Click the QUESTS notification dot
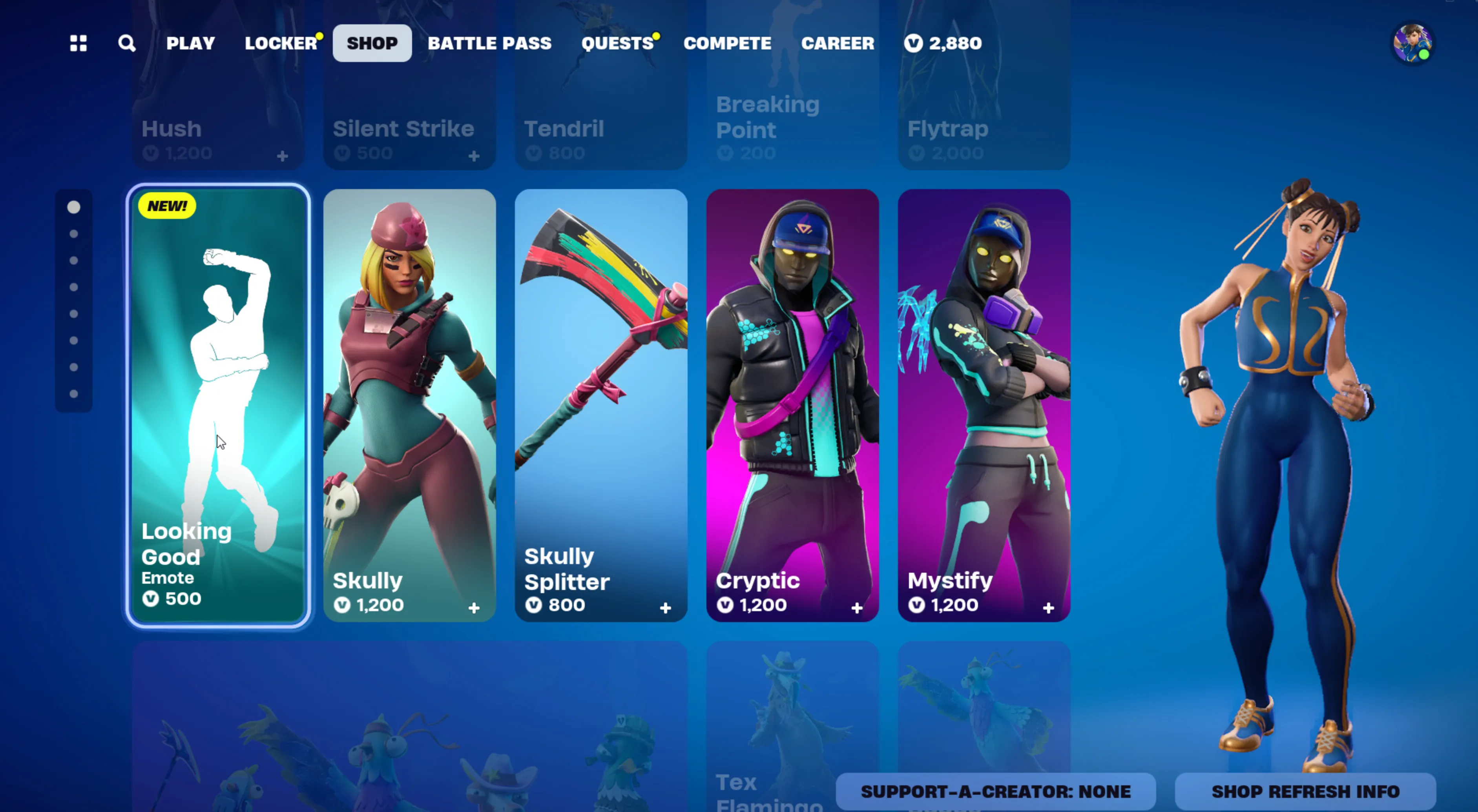This screenshot has height=812, width=1478. point(656,36)
